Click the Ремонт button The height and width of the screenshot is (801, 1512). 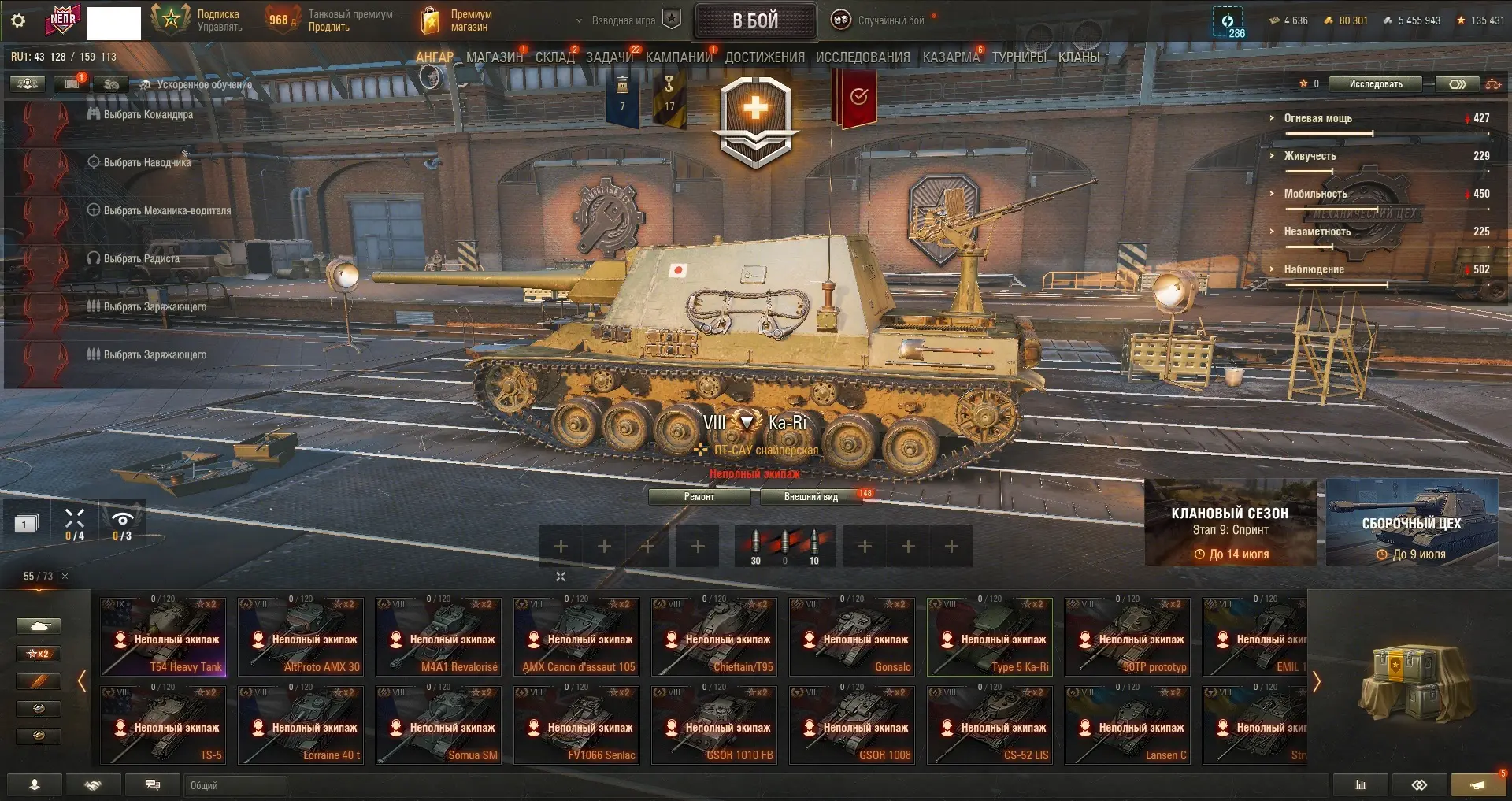pyautogui.click(x=699, y=497)
